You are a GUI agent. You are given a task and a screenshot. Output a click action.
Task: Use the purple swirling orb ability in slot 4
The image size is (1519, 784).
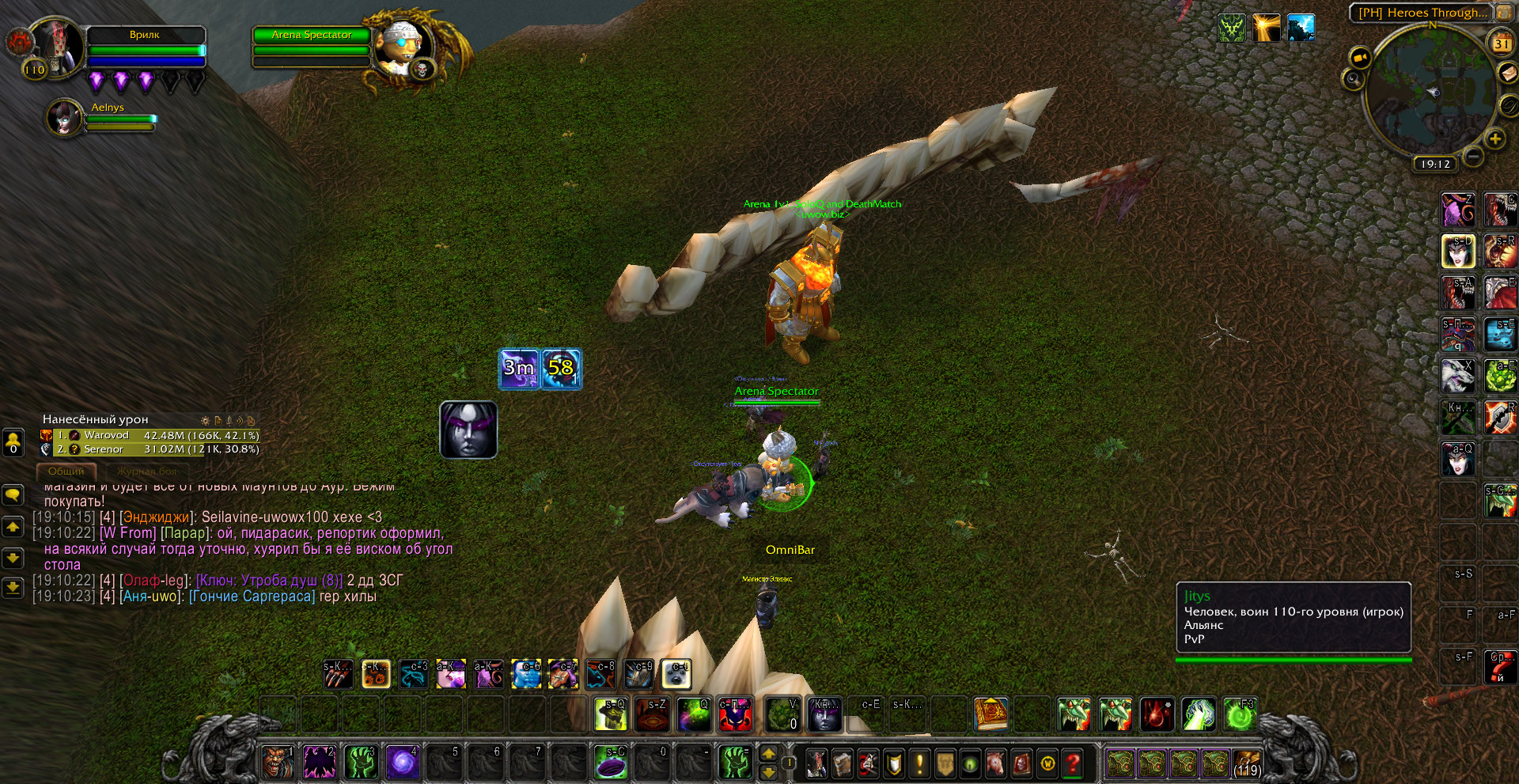402,763
